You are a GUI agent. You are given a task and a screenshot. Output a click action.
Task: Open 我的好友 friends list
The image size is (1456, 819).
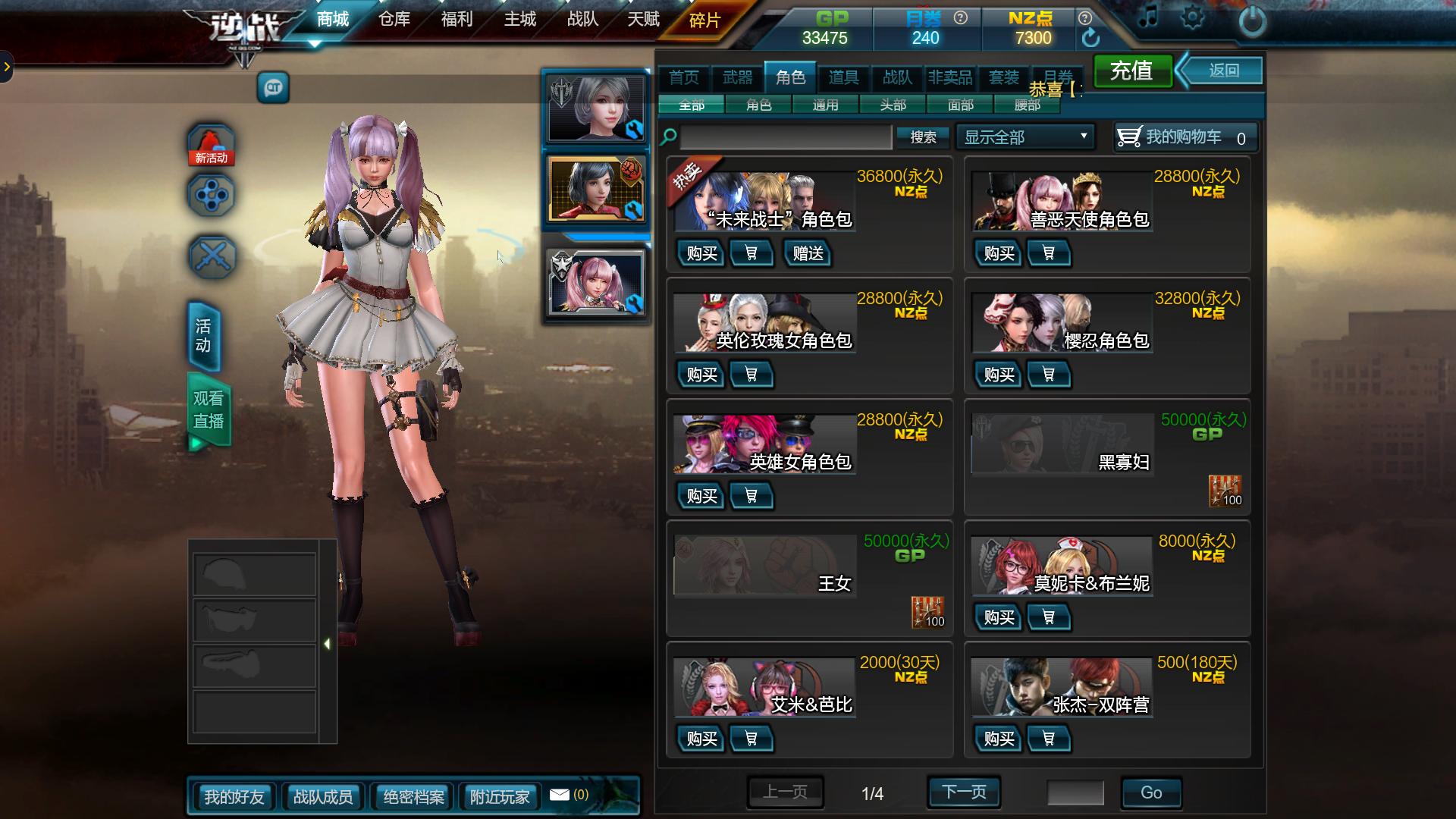click(234, 797)
